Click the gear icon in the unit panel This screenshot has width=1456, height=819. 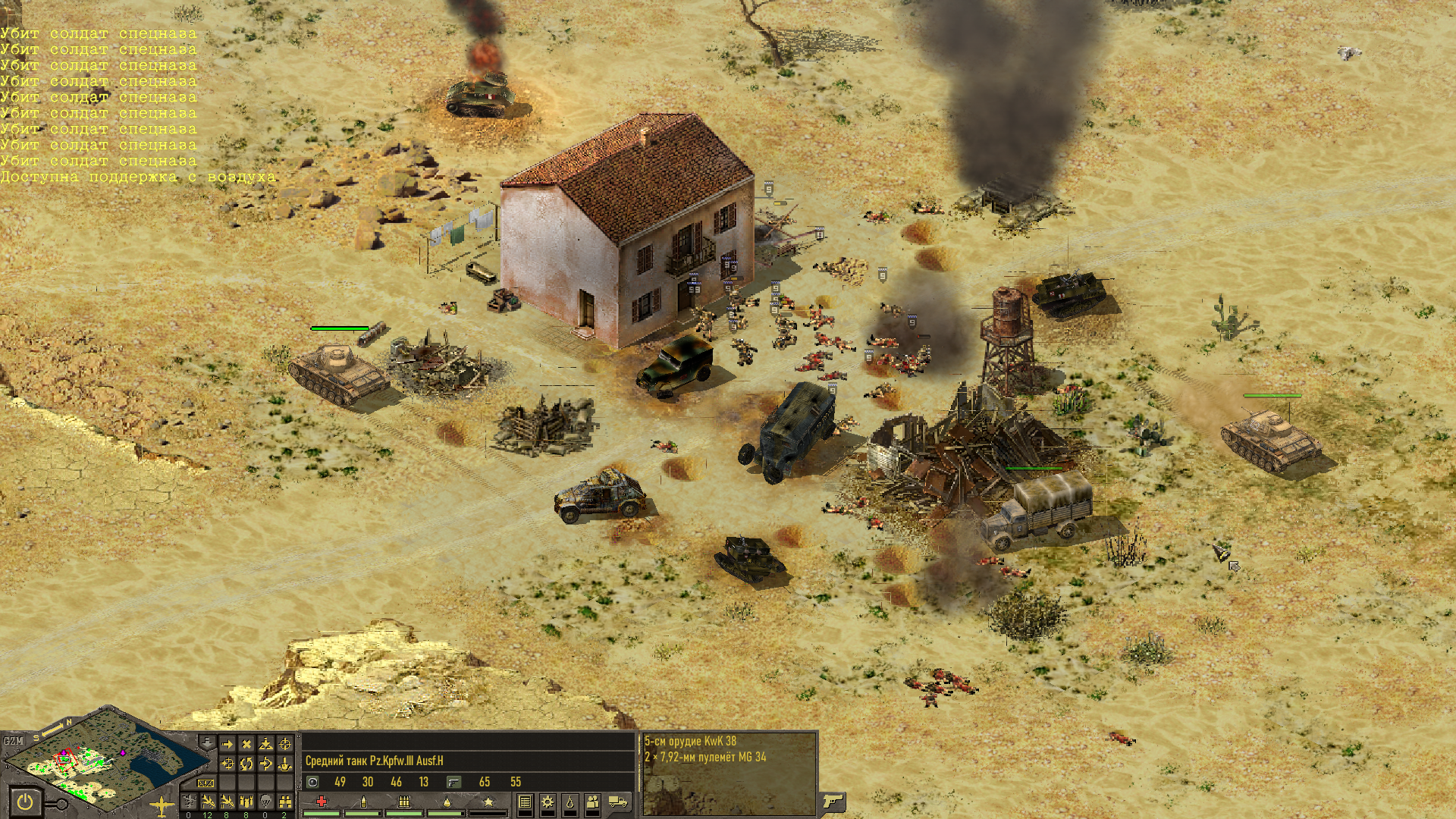(x=548, y=802)
